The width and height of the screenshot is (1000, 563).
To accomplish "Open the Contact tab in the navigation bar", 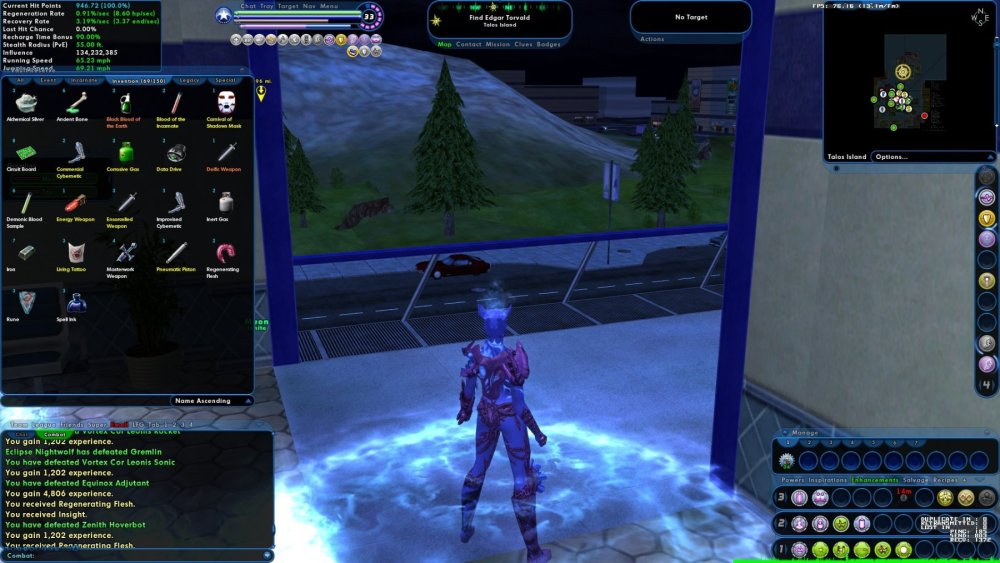I will pos(468,45).
